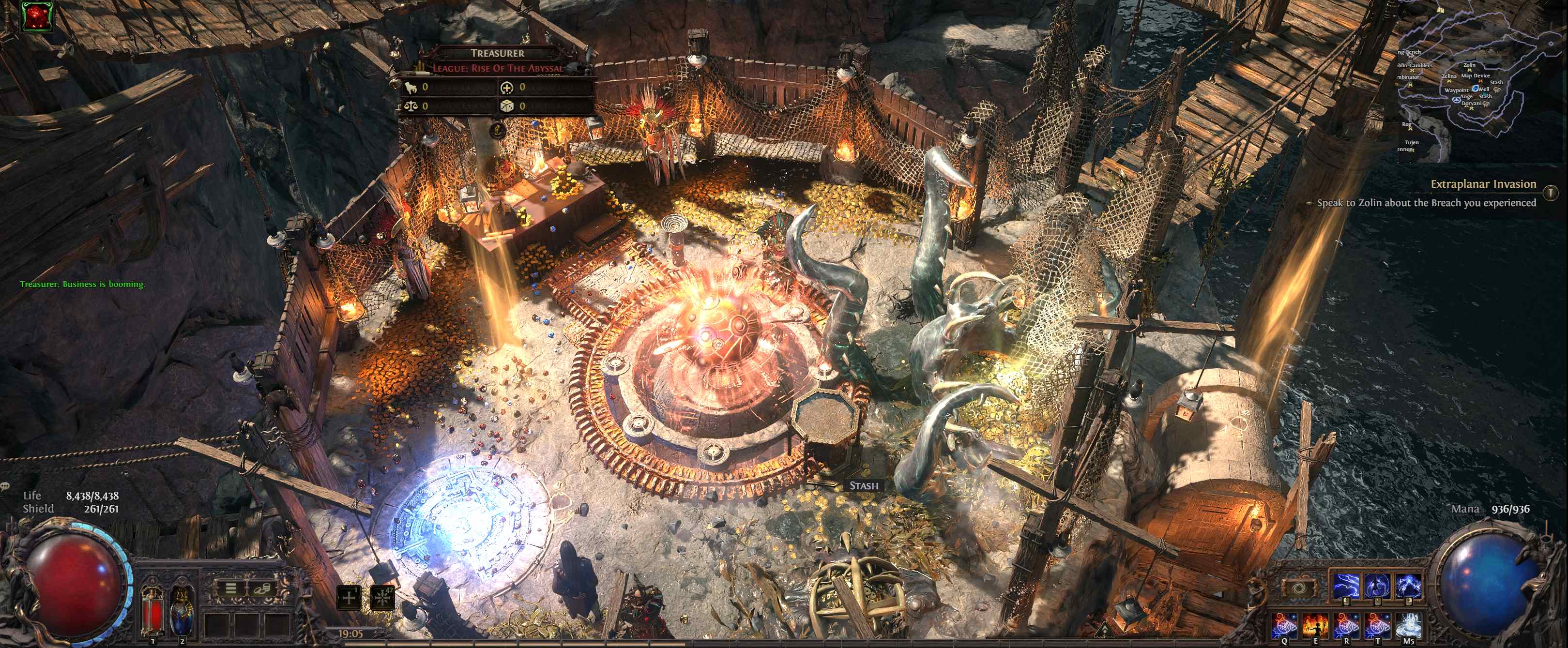
Task: Activate the skill bound to T
Action: 1376,625
